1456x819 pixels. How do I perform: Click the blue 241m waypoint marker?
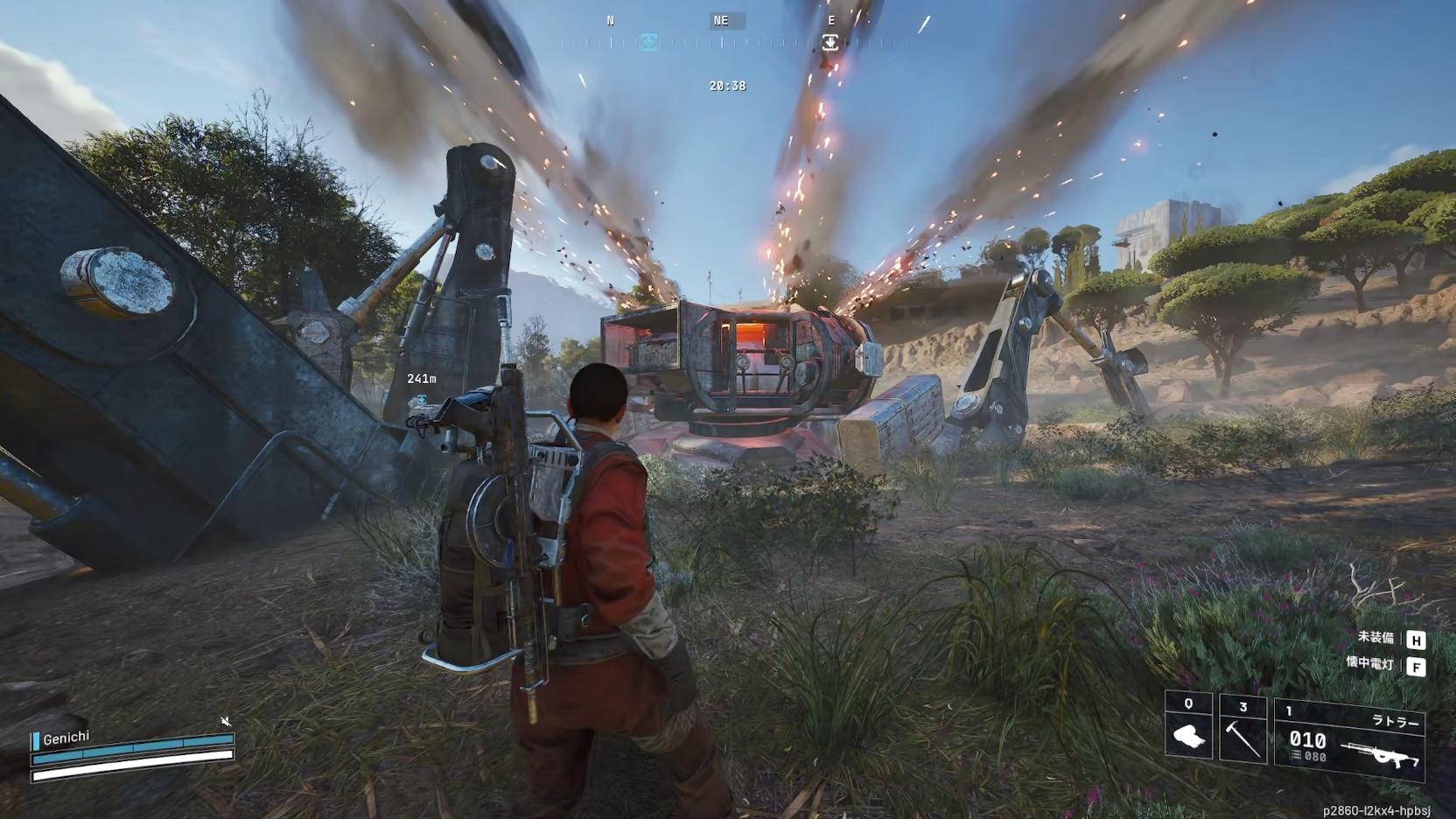click(422, 399)
